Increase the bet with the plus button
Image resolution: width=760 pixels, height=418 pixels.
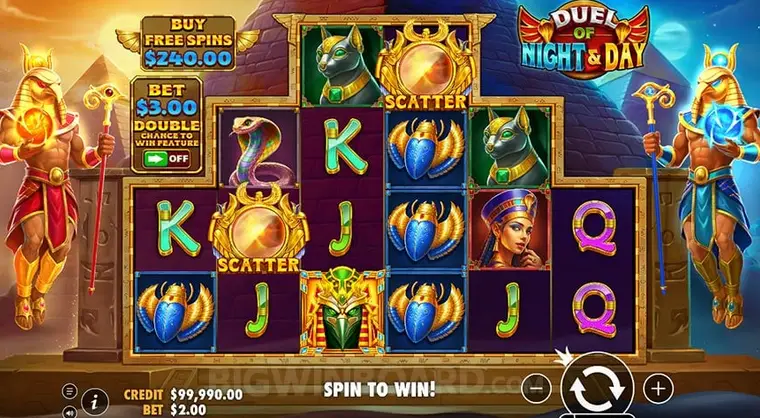click(657, 386)
